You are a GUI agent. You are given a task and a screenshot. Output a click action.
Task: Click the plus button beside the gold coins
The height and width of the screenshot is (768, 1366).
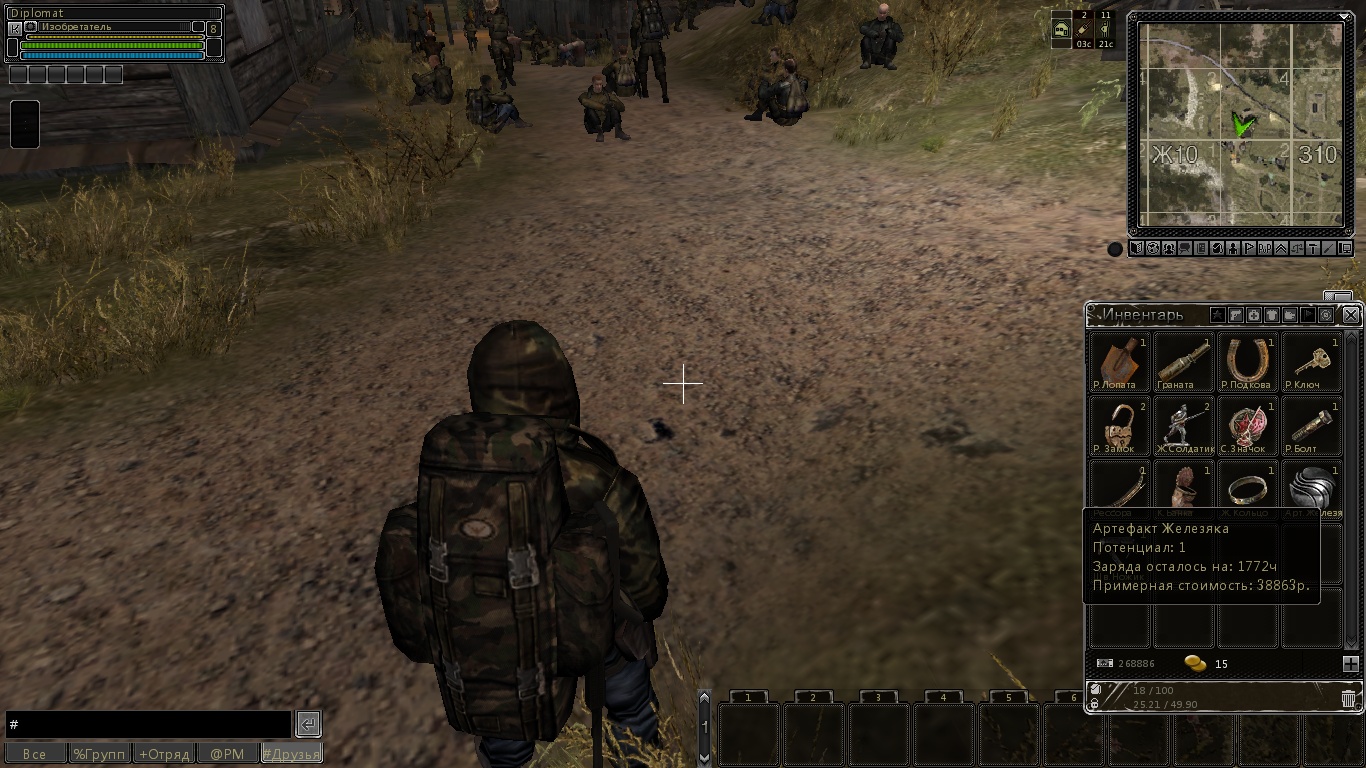(x=1350, y=664)
